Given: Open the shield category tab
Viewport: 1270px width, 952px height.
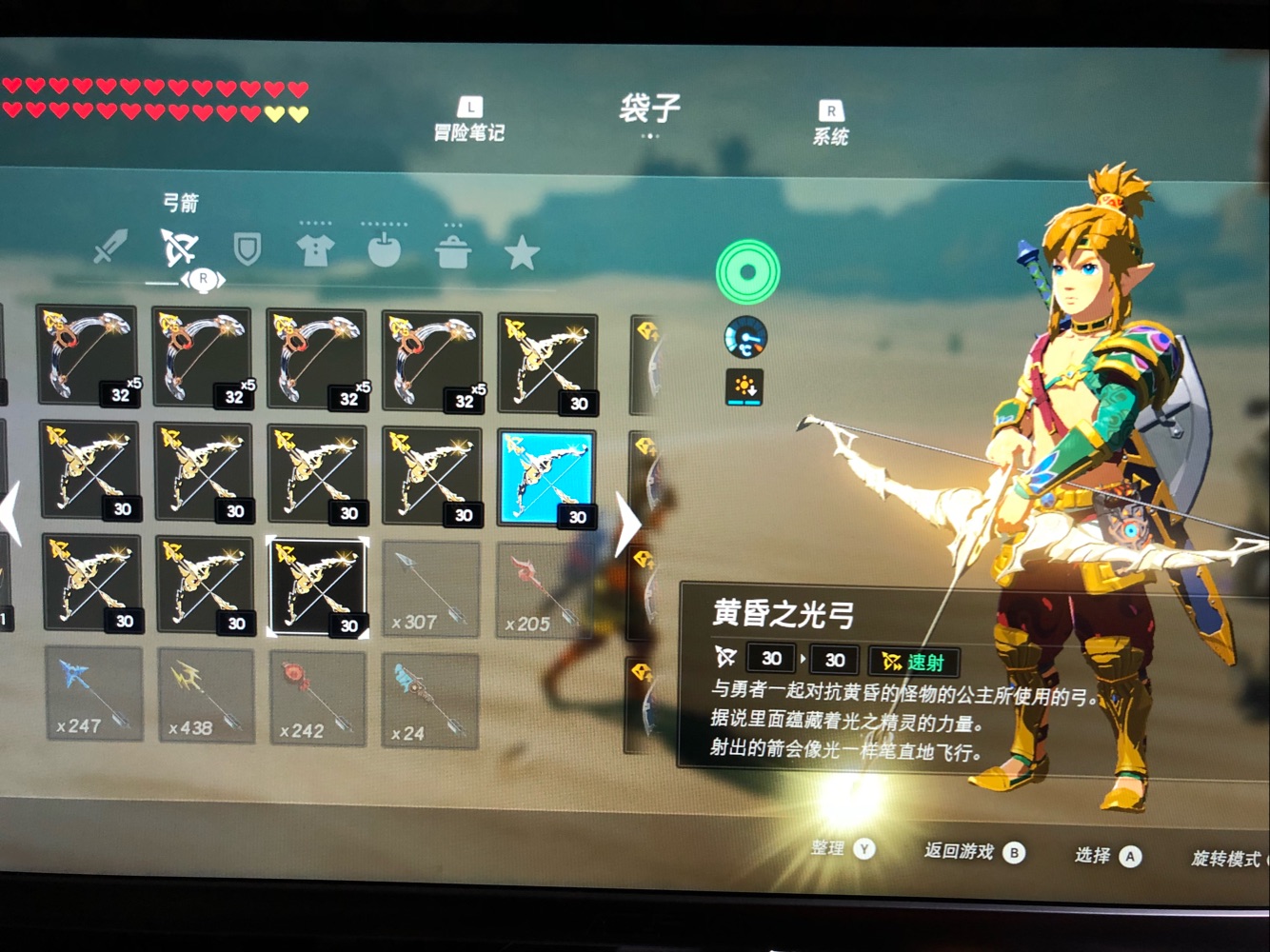Looking at the screenshot, I should tap(248, 250).
